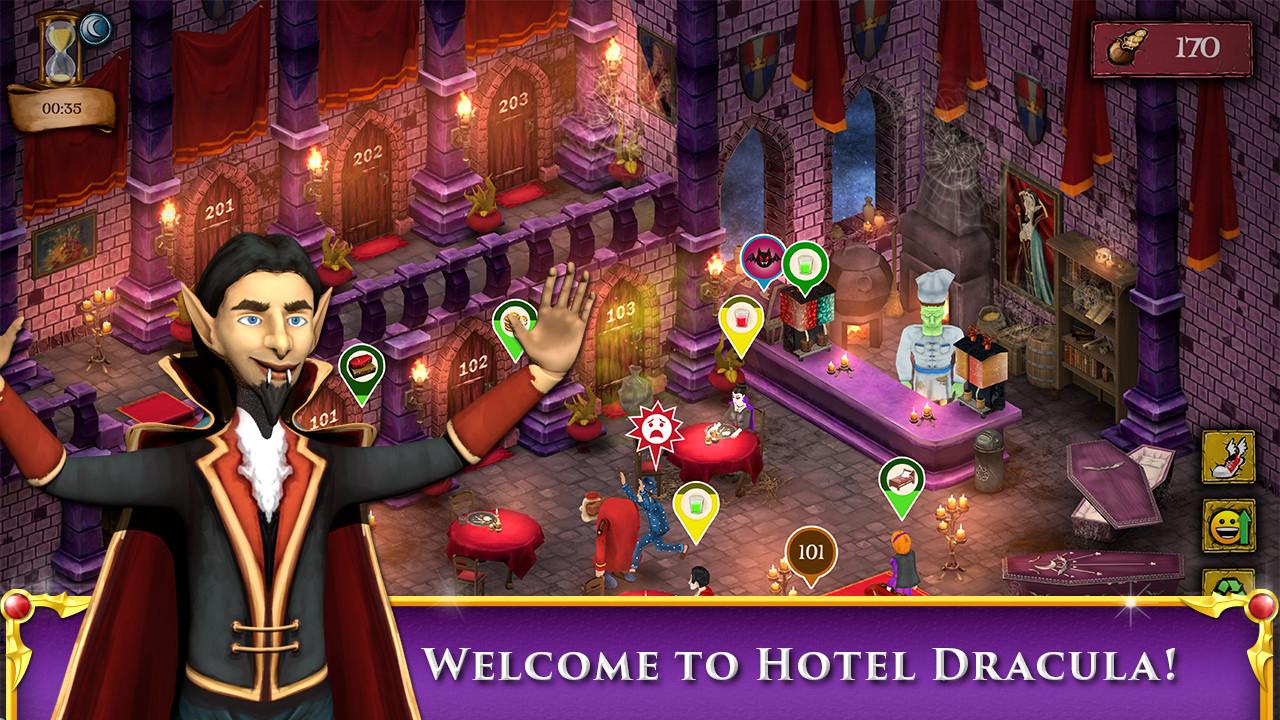Tap the green drink pin over the bar
The image size is (1280, 720).
tap(805, 263)
